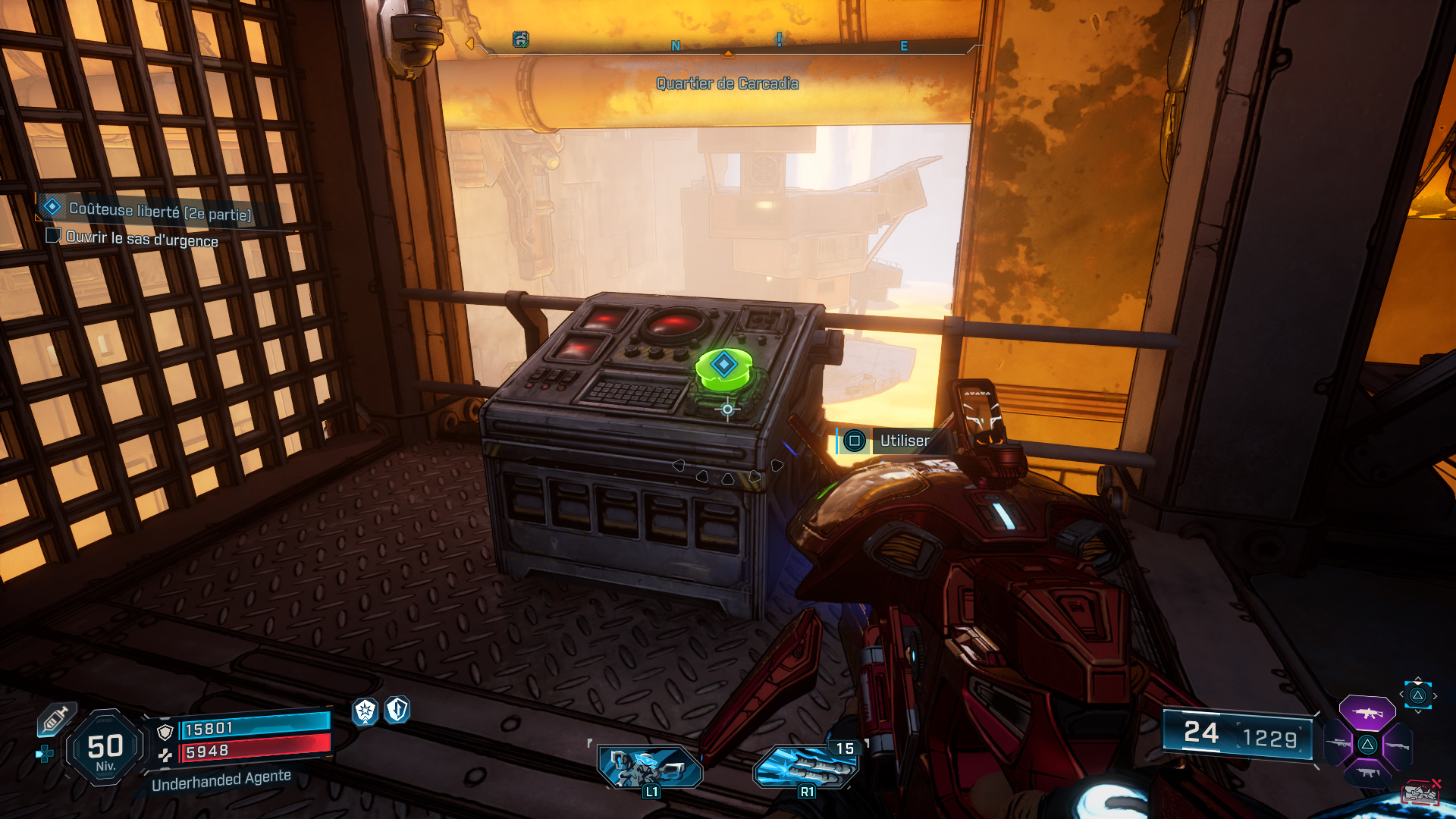This screenshot has width=1456, height=819.
Task: Click the 'Quartier de Carcadia' zone label
Action: [727, 84]
